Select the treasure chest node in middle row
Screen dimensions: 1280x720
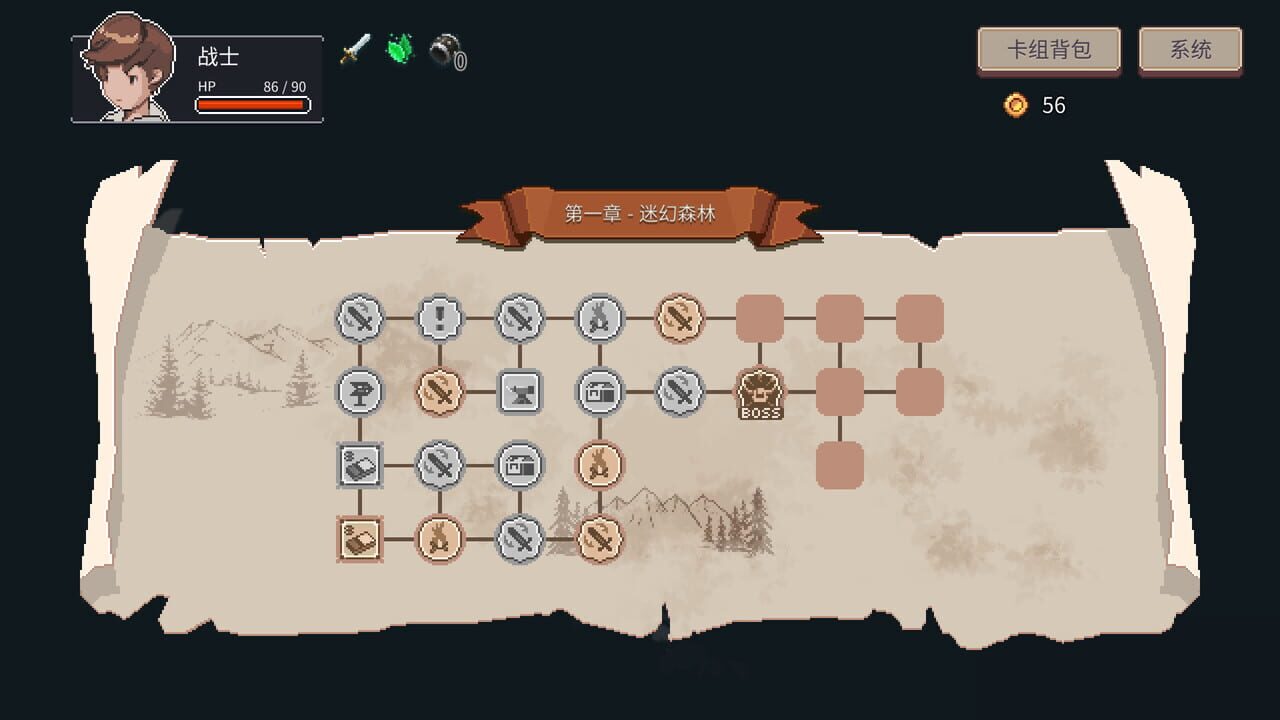coord(601,391)
